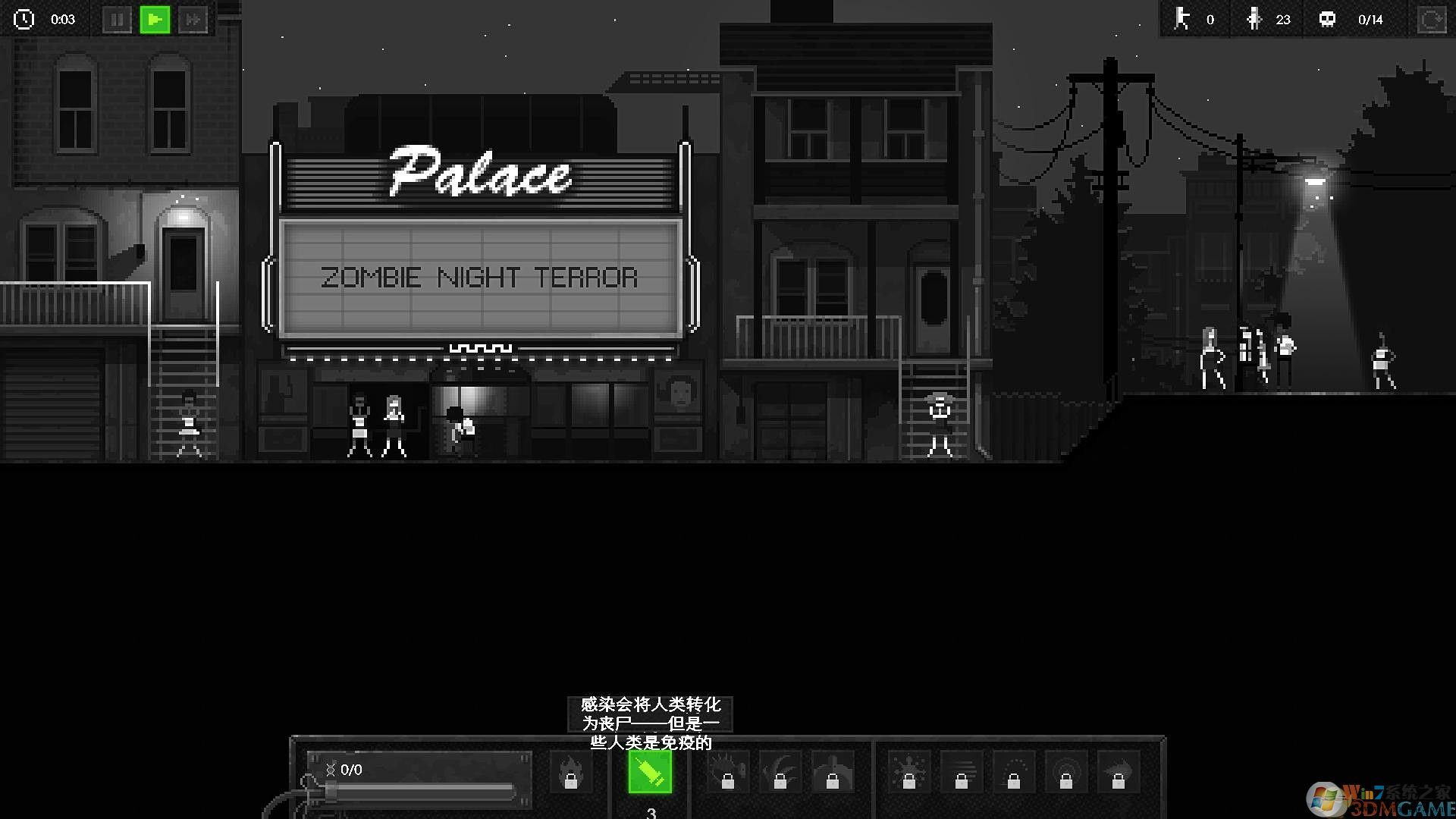Enable fast-forward game speed
Screen dimensions: 1456x819
[193, 20]
